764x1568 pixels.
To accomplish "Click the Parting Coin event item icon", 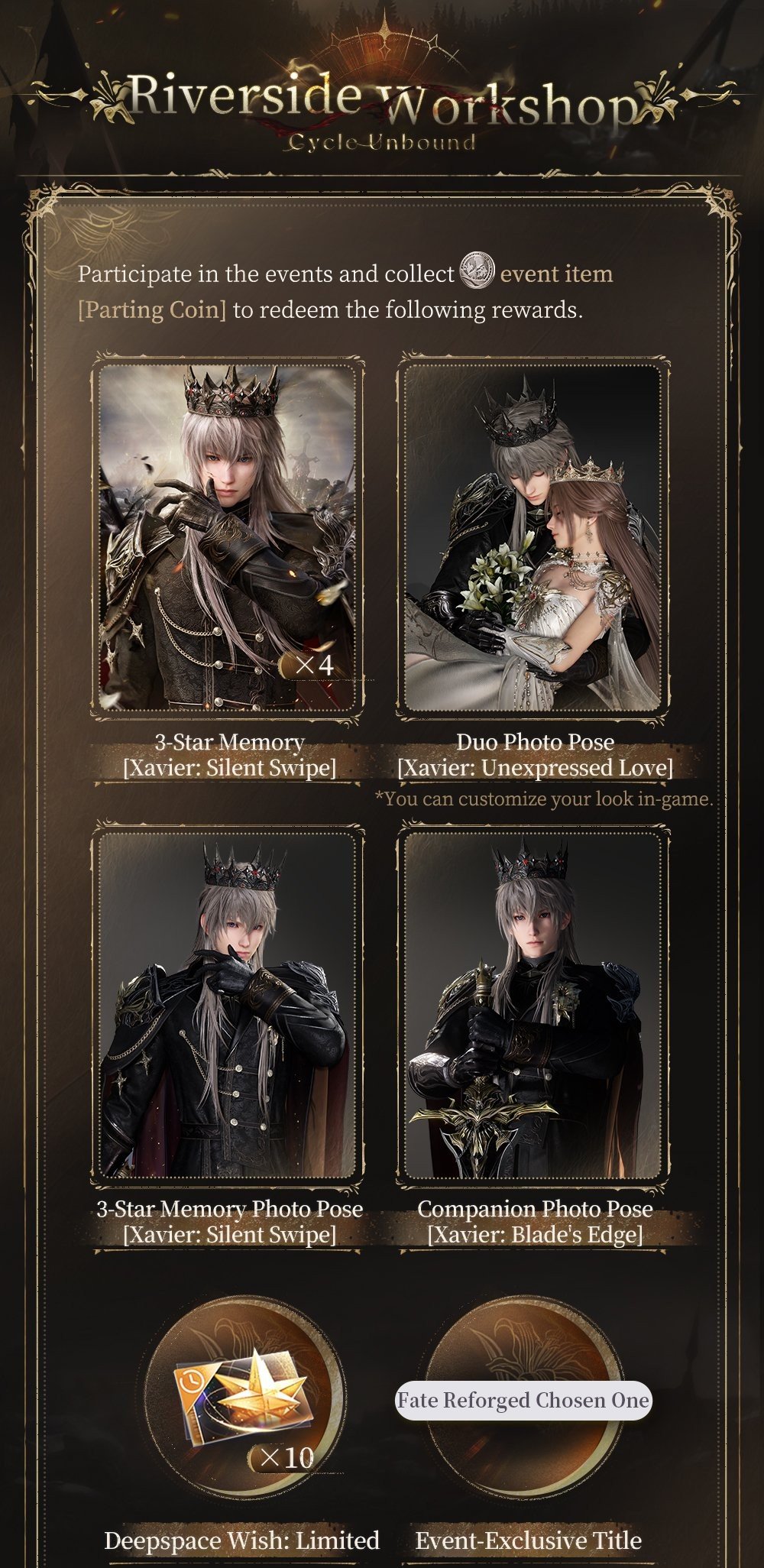I will click(477, 271).
